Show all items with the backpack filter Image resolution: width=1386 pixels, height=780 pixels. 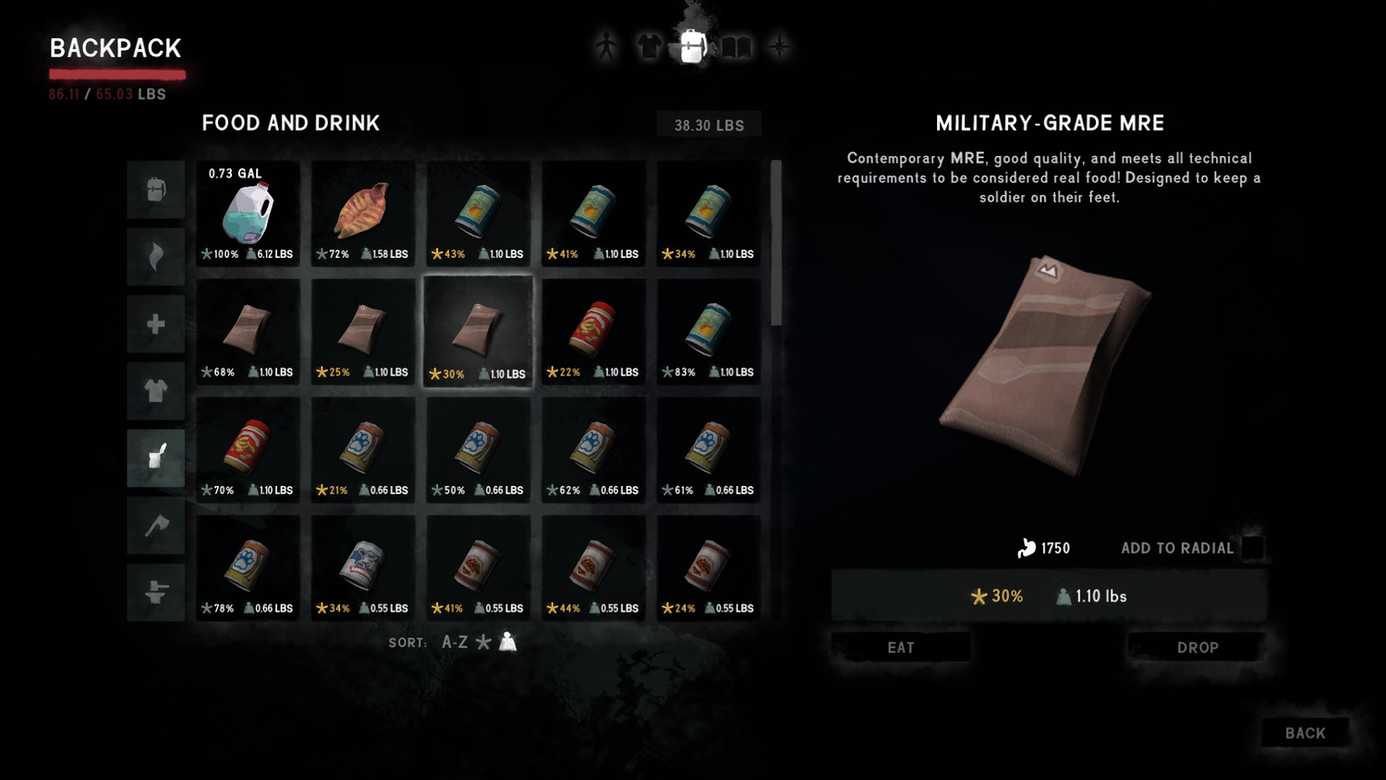(x=156, y=189)
